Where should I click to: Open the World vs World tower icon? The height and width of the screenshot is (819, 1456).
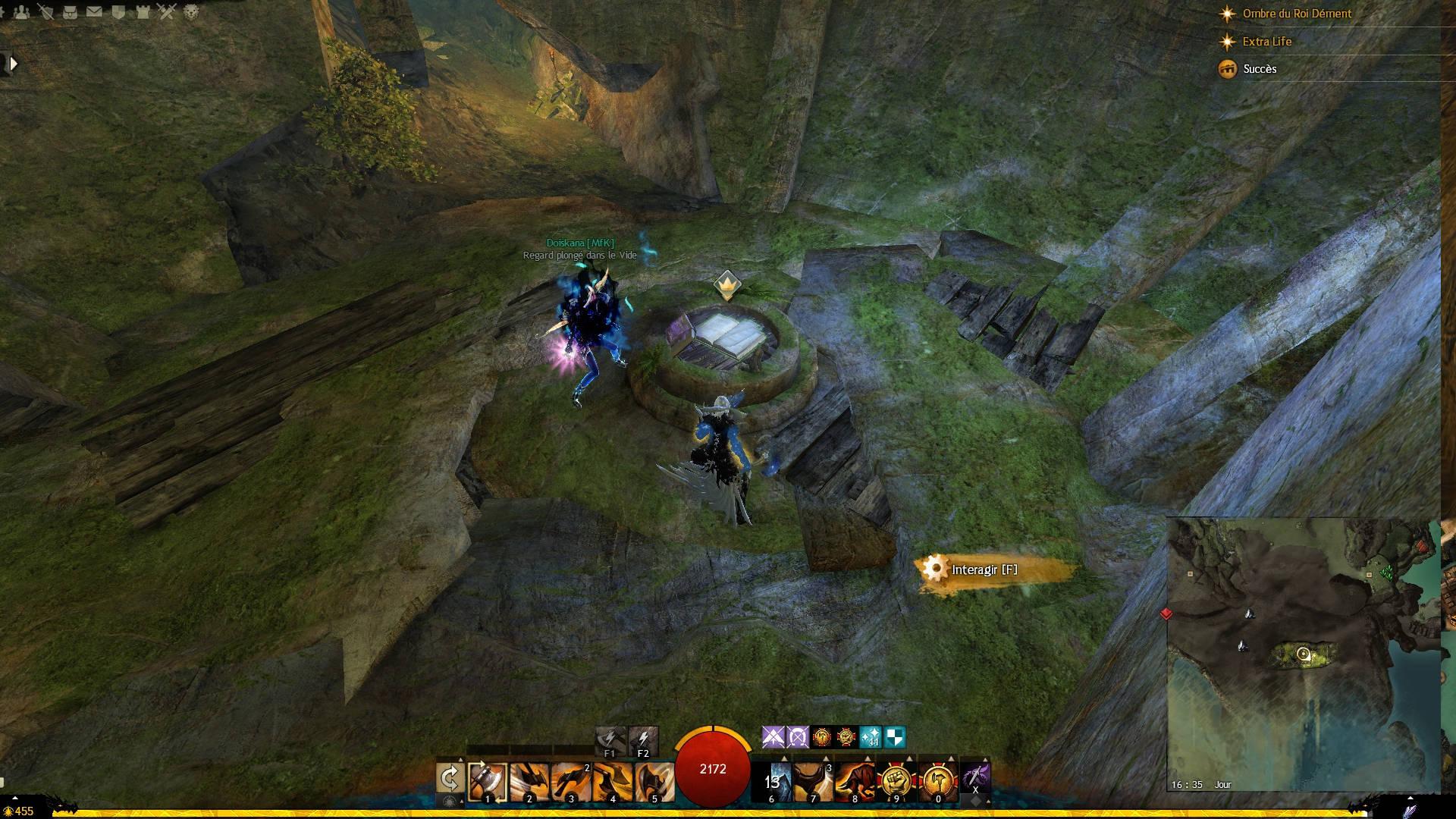(143, 11)
